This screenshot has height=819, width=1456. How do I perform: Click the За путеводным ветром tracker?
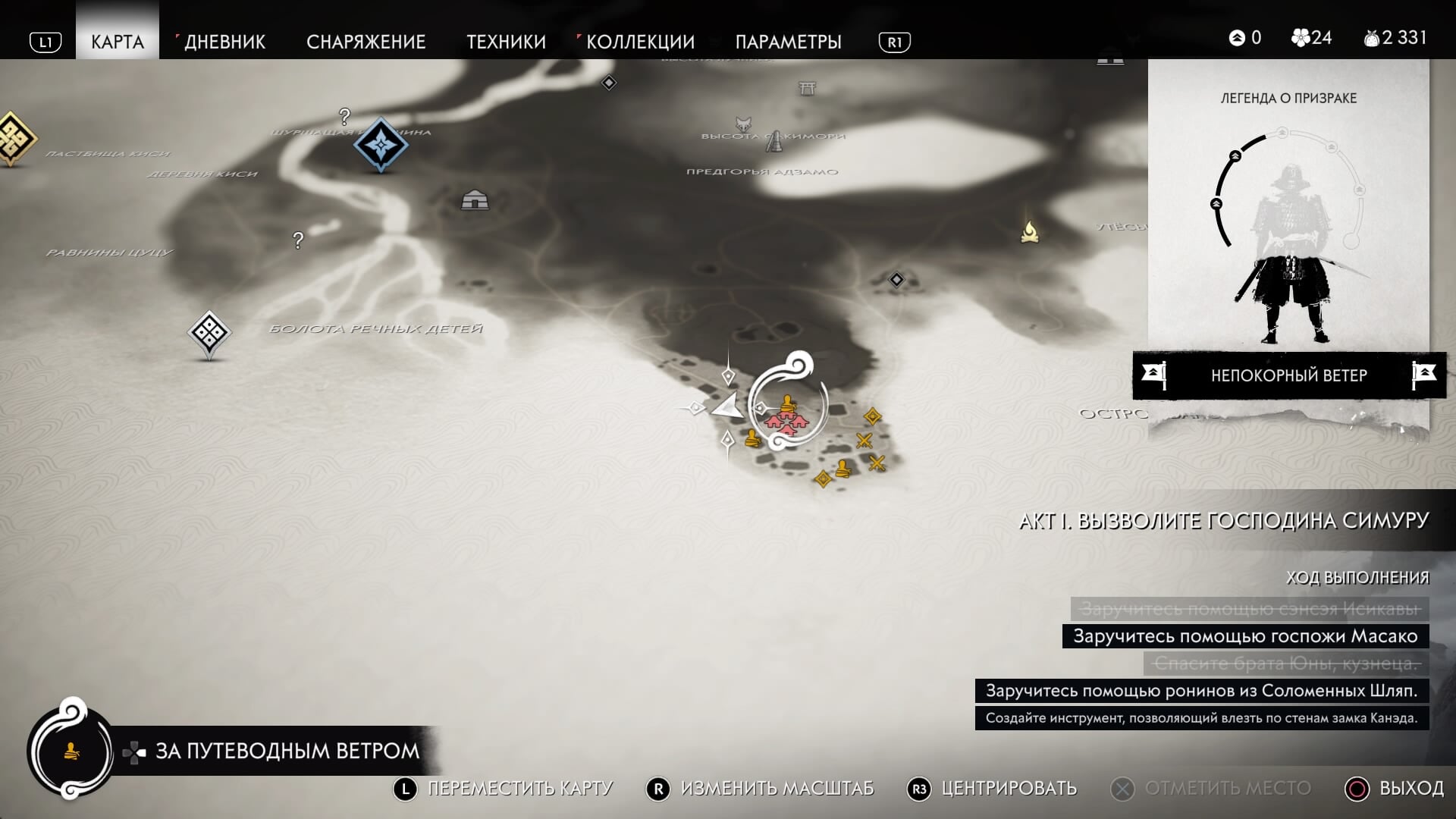point(286,751)
